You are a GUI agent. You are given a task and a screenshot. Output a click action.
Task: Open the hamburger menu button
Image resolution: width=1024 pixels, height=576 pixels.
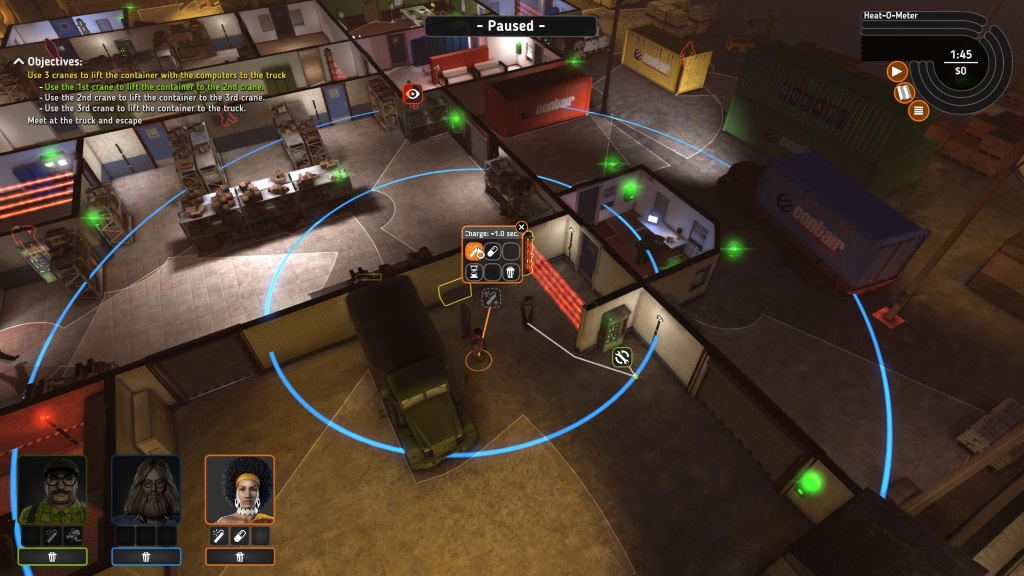click(917, 111)
